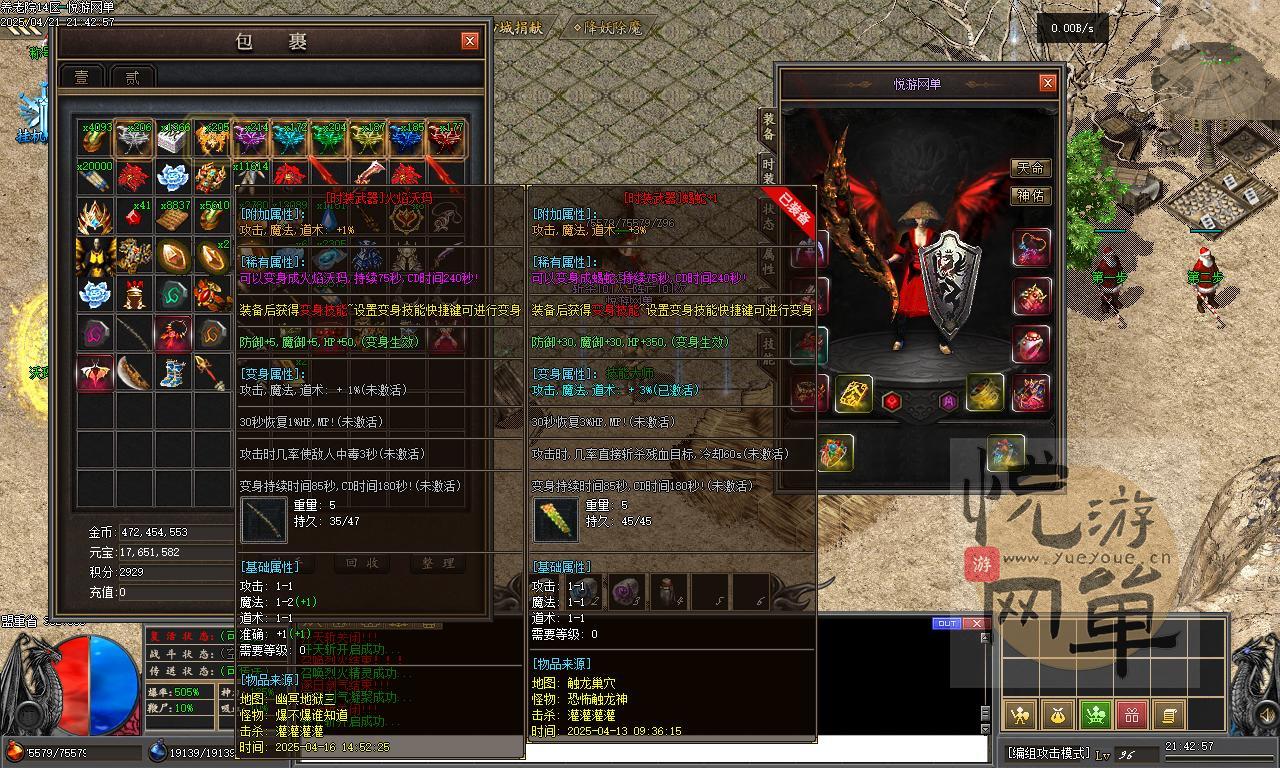Open the 神佑 panel button
This screenshot has width=1280, height=768.
coord(1030,196)
